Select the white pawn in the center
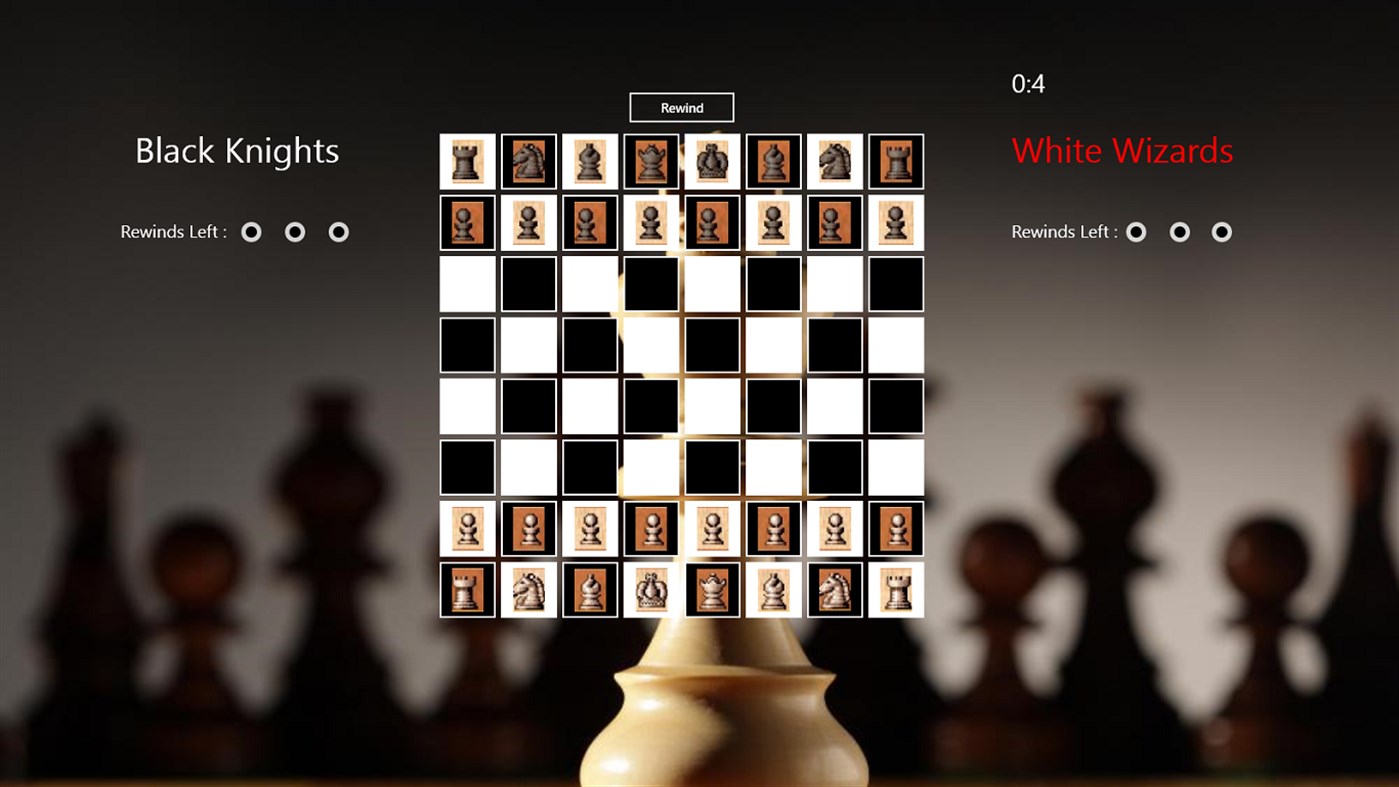1399x787 pixels. coord(650,528)
